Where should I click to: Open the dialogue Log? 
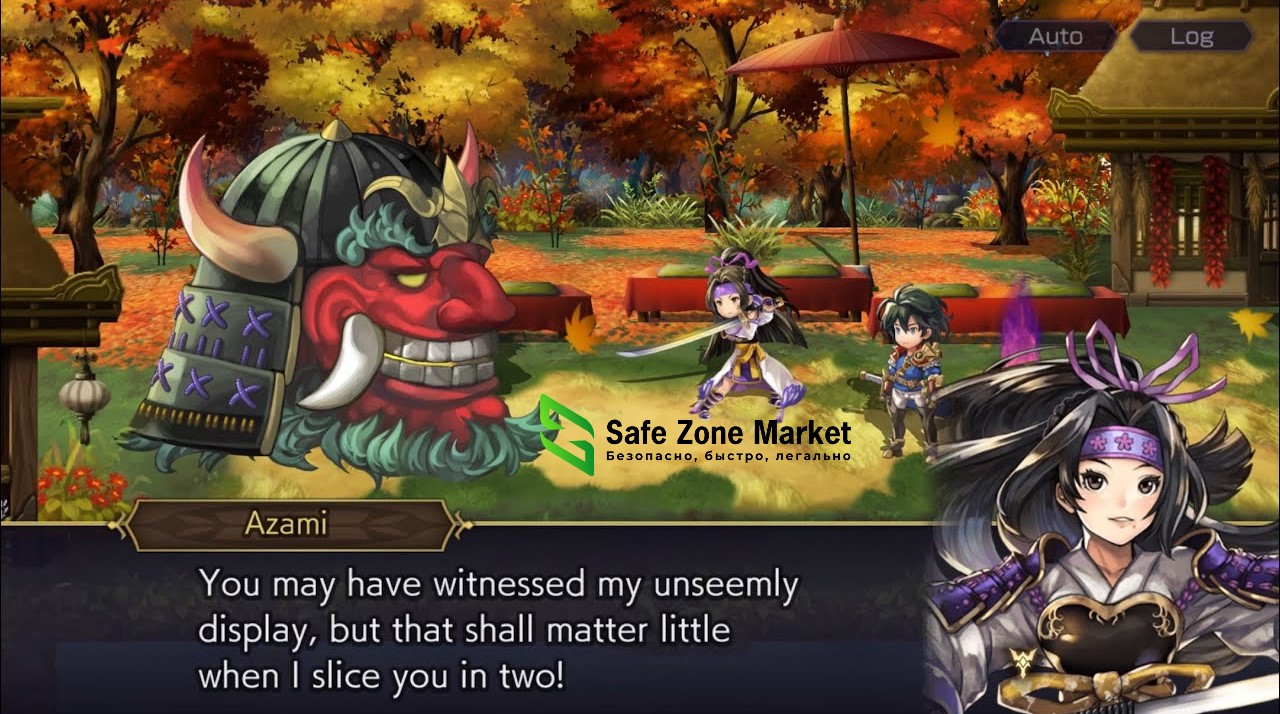[1191, 37]
